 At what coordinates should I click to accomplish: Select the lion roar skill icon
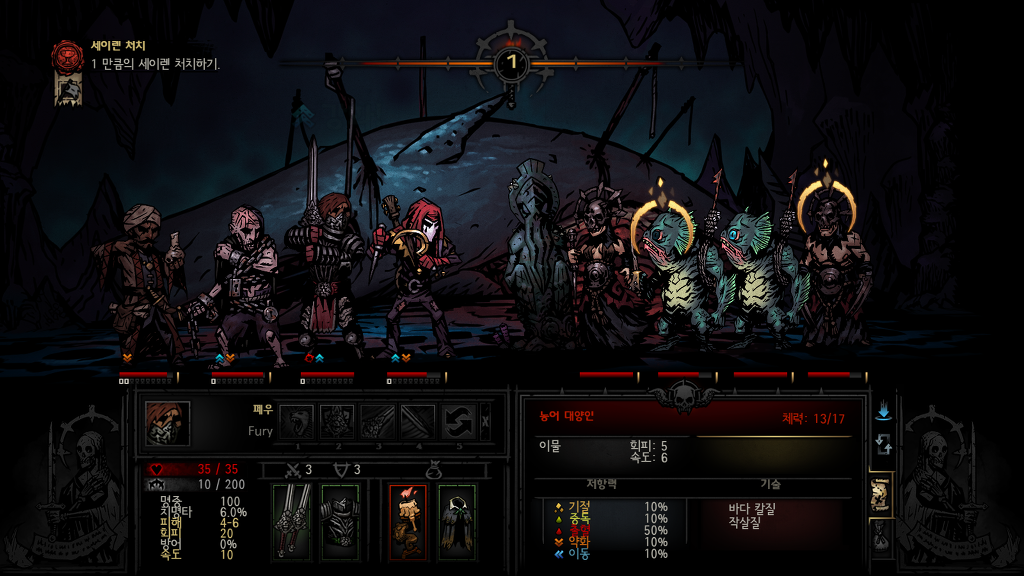pyautogui.click(x=297, y=422)
